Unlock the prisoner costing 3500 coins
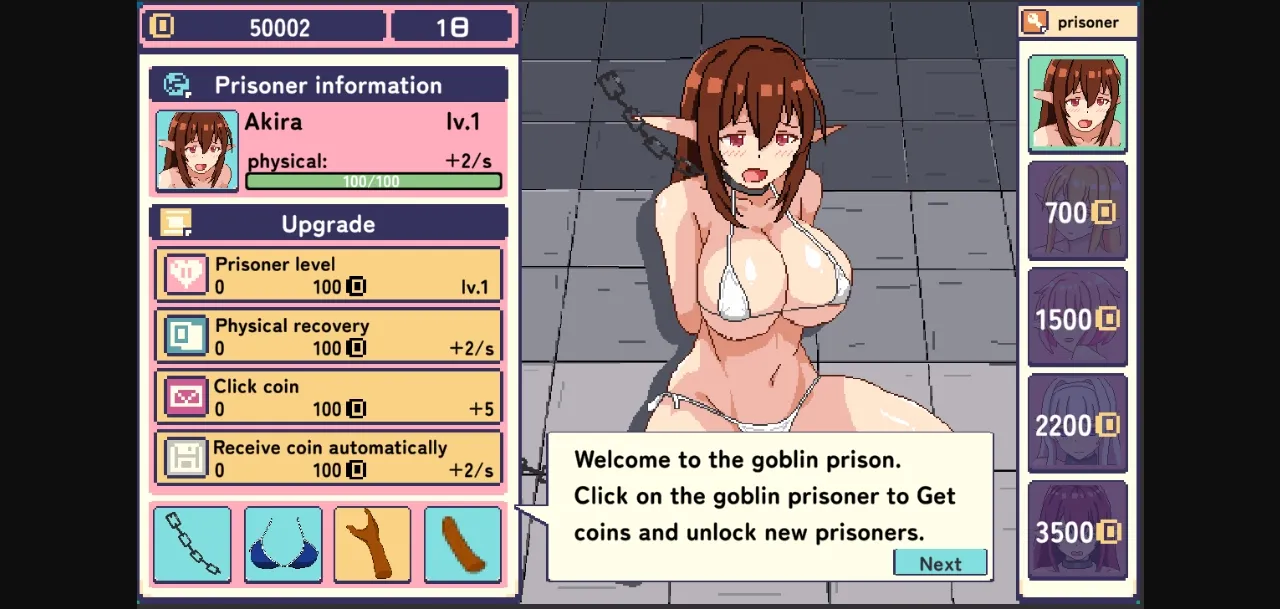The image size is (1280, 609). coord(1077,531)
